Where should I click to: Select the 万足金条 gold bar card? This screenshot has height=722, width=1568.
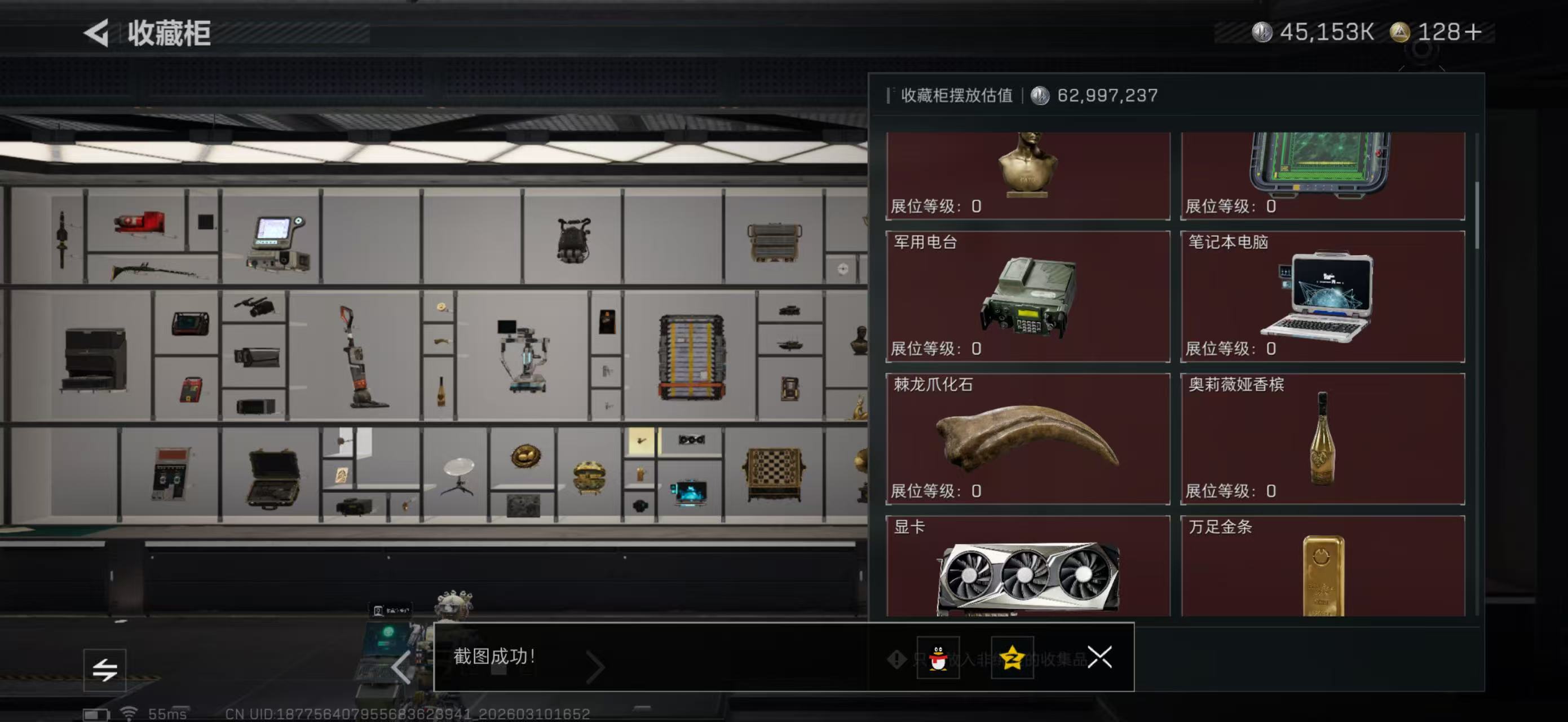[1321, 573]
